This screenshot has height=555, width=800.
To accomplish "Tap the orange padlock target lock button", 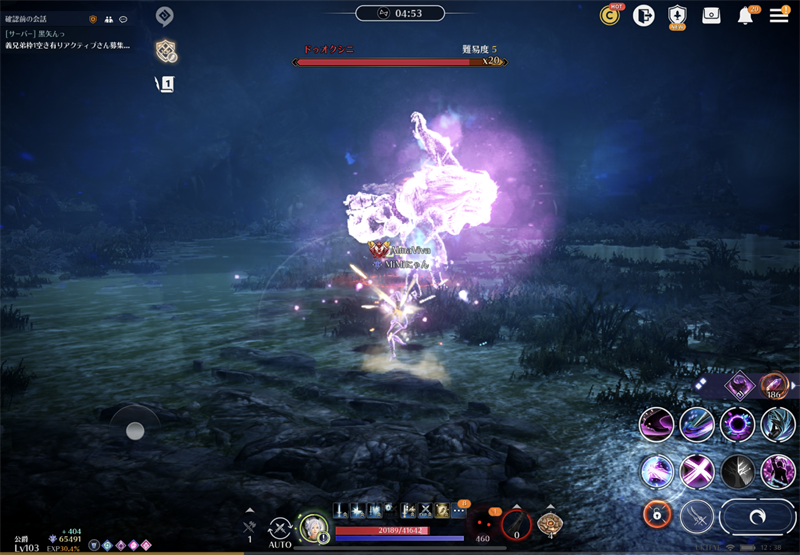I will point(656,515).
